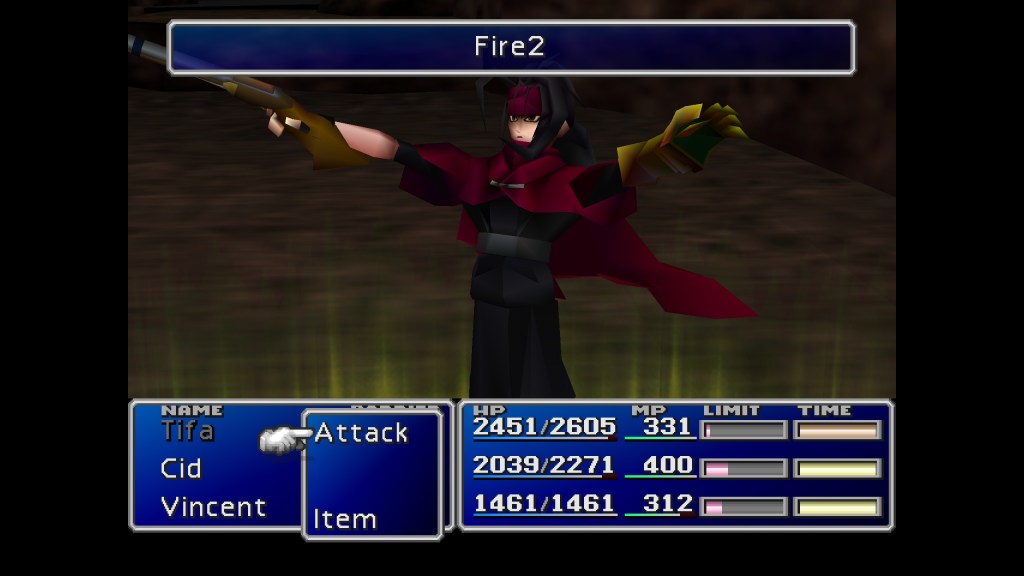Open the Item command
This screenshot has width=1024, height=576.
tap(345, 519)
